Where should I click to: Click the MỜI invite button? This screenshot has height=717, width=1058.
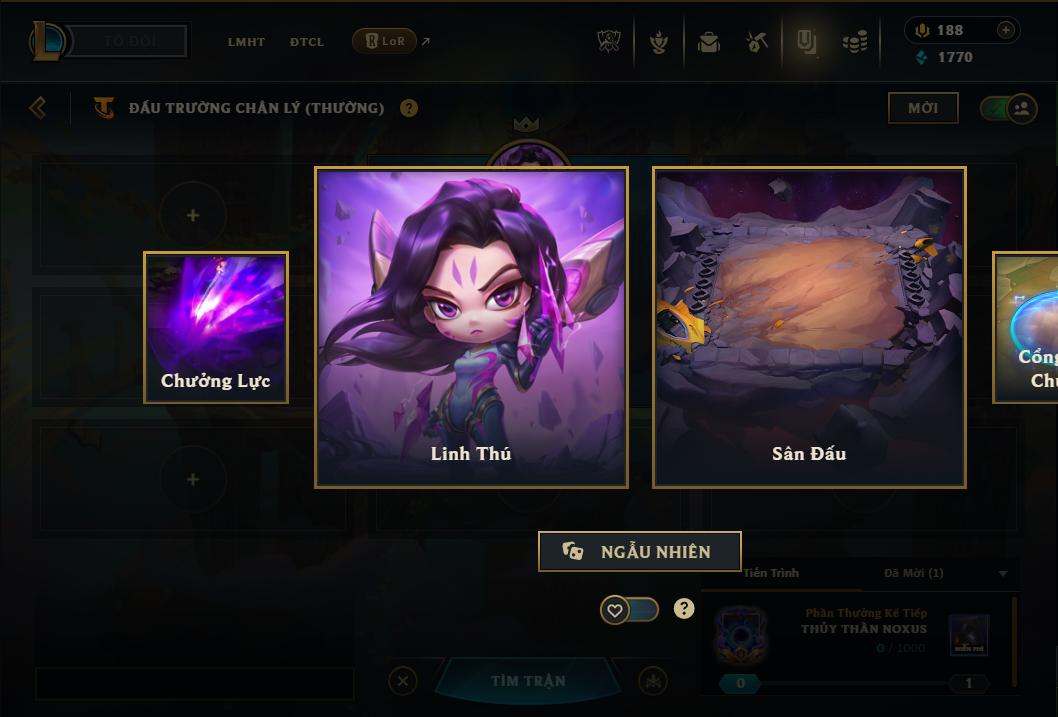923,108
